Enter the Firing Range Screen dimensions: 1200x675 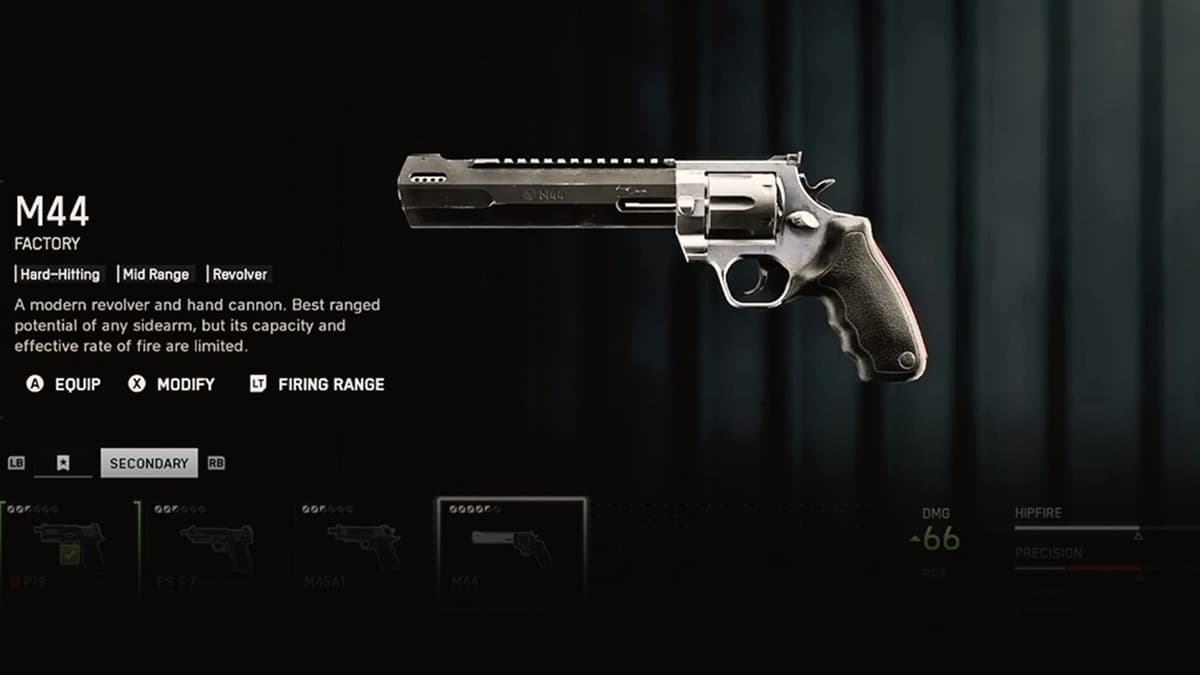(x=317, y=384)
